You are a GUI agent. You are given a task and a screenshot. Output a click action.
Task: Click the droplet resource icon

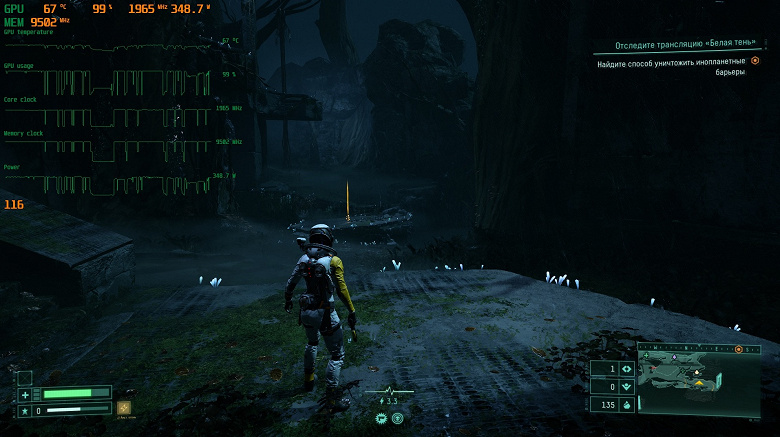click(x=626, y=404)
